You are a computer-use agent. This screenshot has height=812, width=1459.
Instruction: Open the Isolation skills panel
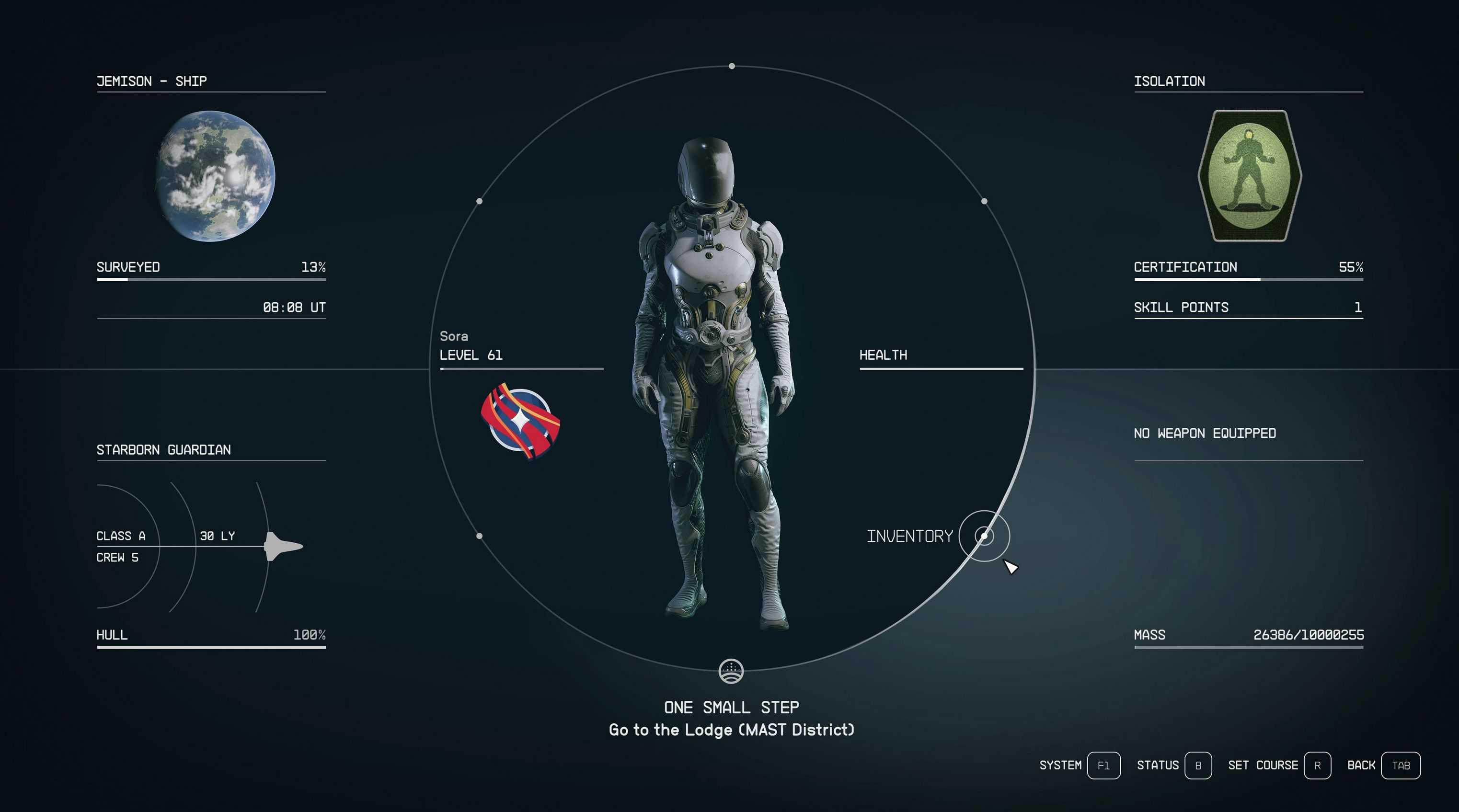pos(1169,81)
